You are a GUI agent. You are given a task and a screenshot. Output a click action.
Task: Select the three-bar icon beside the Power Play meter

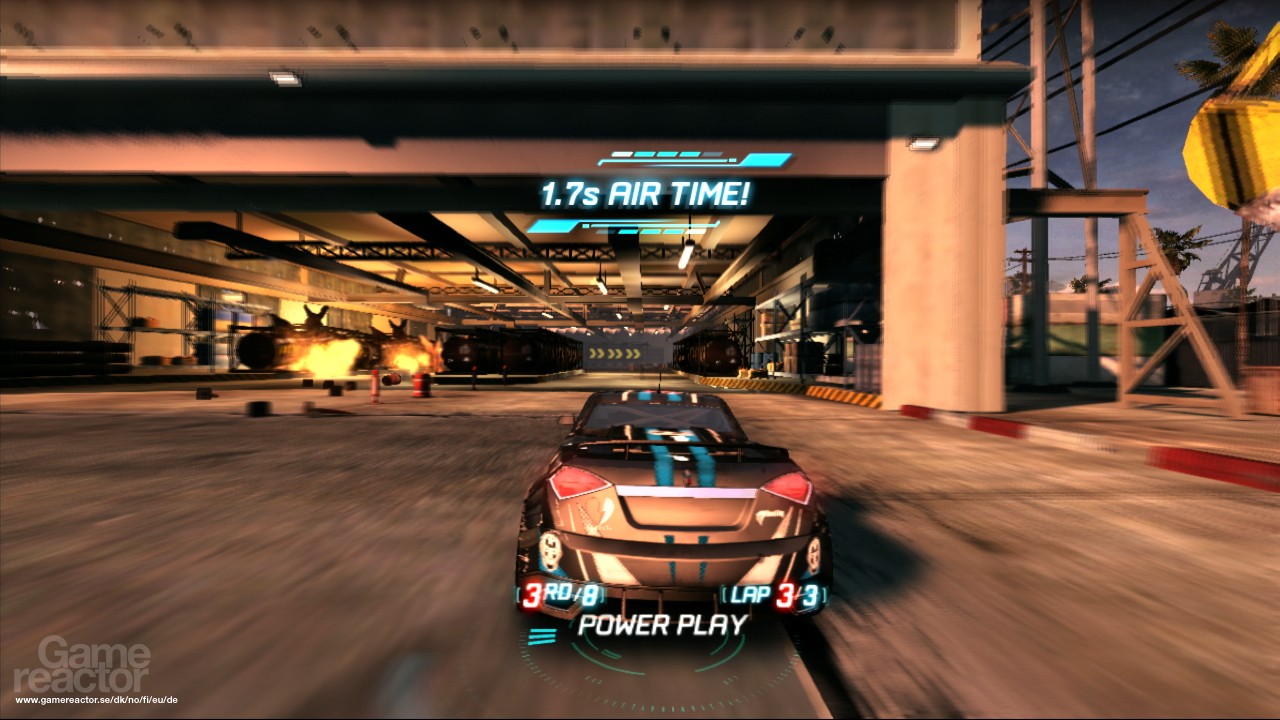pyautogui.click(x=541, y=637)
